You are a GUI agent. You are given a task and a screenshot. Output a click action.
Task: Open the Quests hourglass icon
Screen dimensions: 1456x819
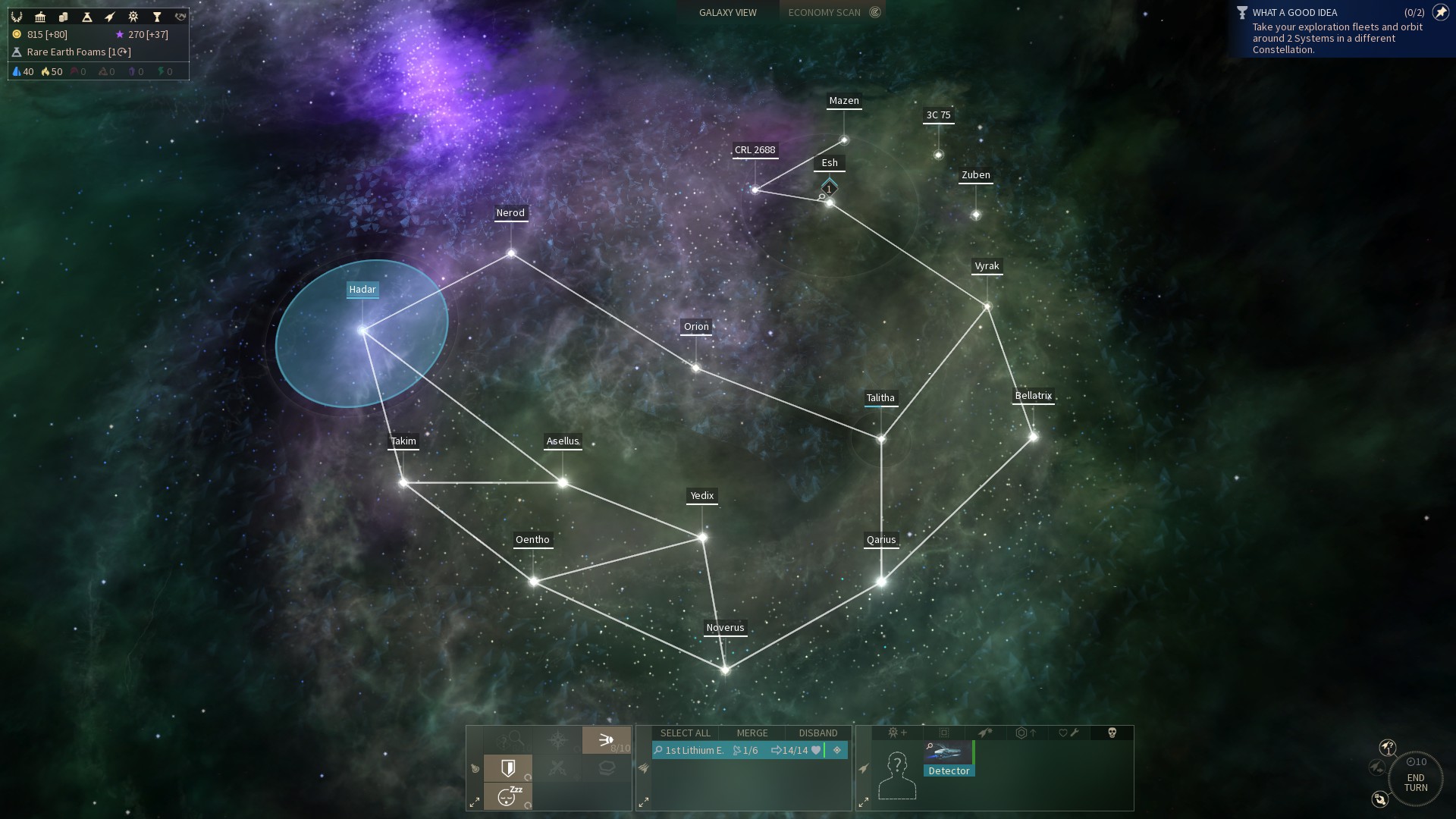[x=157, y=16]
